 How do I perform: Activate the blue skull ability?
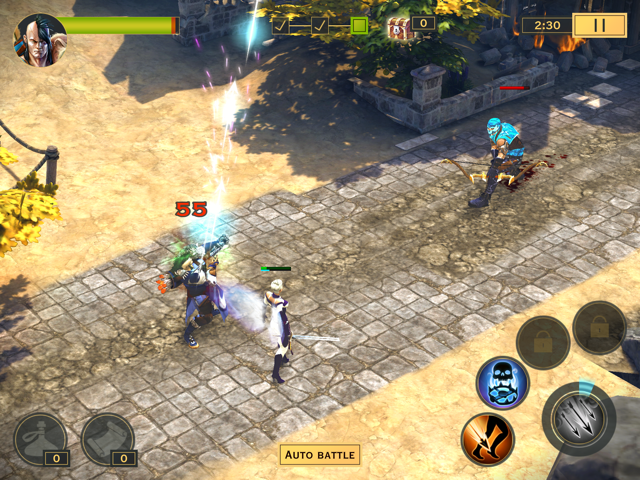502,383
